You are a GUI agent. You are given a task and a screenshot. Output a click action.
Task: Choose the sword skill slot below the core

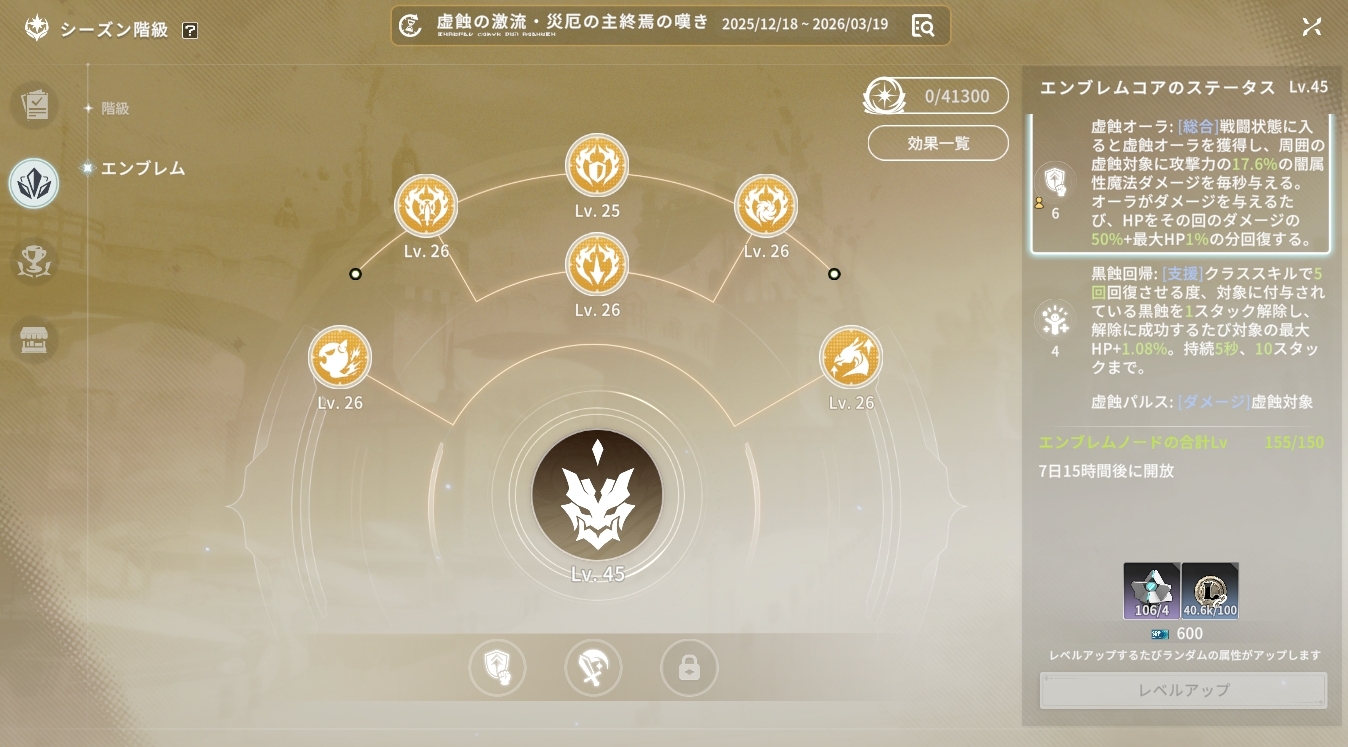point(593,668)
